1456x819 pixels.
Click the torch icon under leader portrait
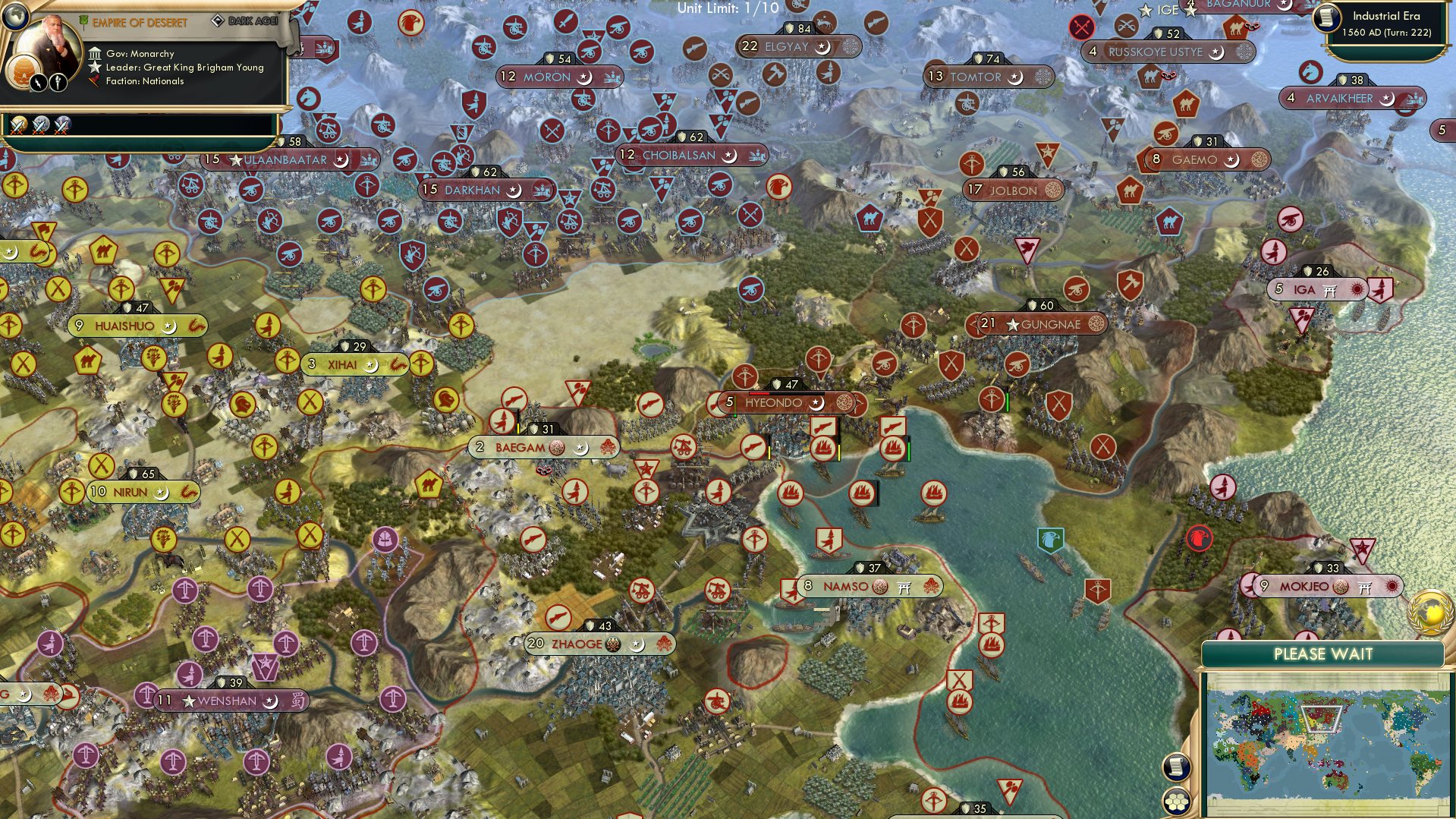[58, 83]
